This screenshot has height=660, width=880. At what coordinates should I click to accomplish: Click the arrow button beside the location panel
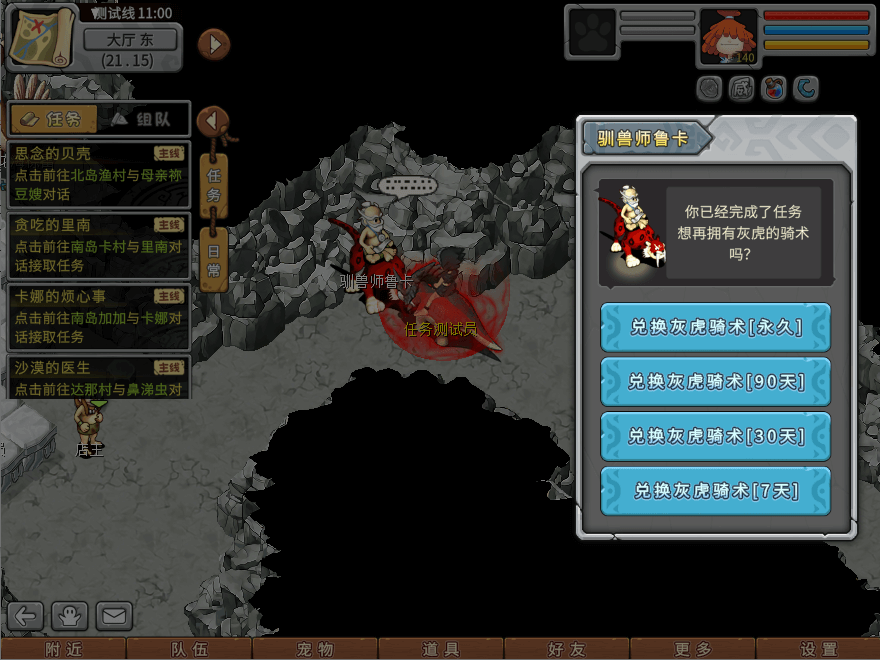point(214,44)
